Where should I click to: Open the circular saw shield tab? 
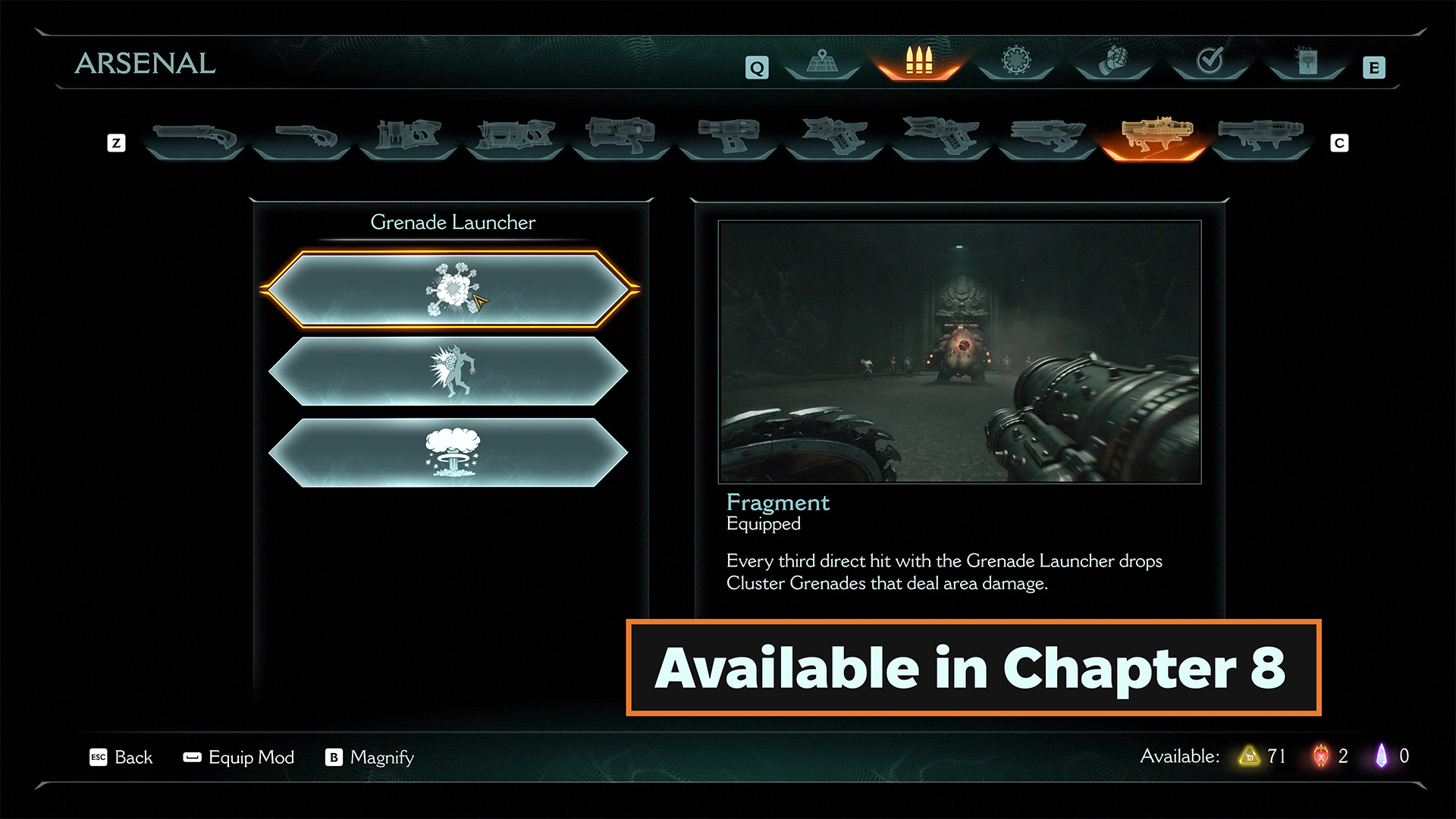click(1016, 62)
